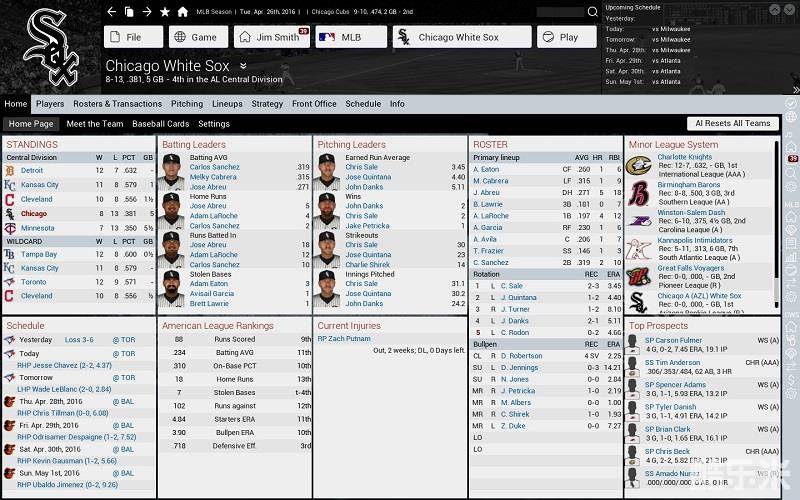Image resolution: width=800 pixels, height=500 pixels.
Task: View the Charlotte Knights affiliate
Action: 685,157
